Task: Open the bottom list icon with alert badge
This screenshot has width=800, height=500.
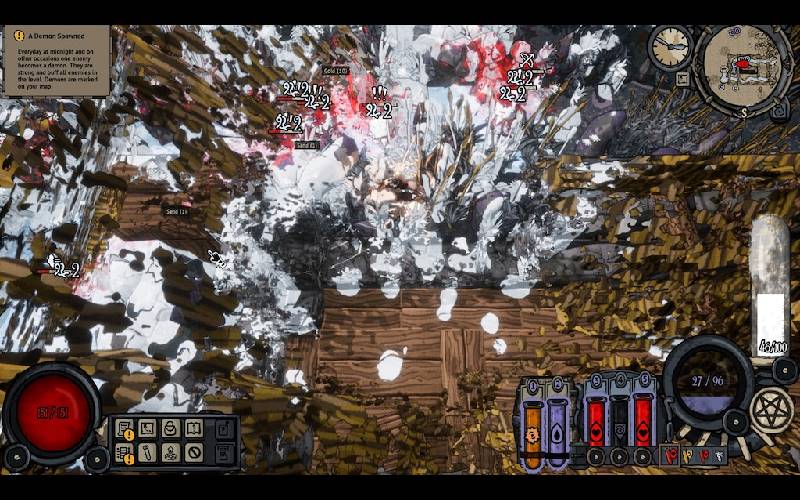Action: [x=124, y=454]
